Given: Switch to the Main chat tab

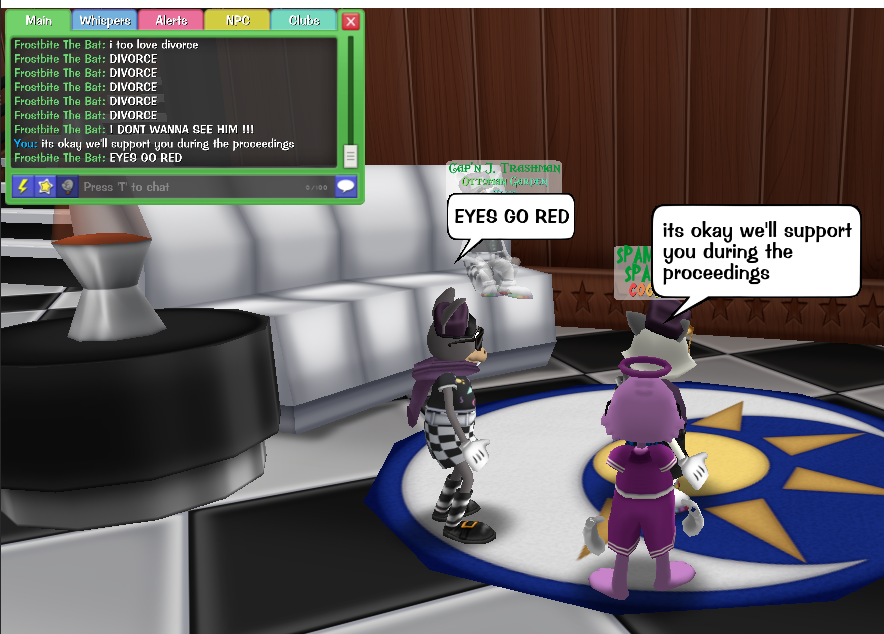Looking at the screenshot, I should [x=39, y=21].
